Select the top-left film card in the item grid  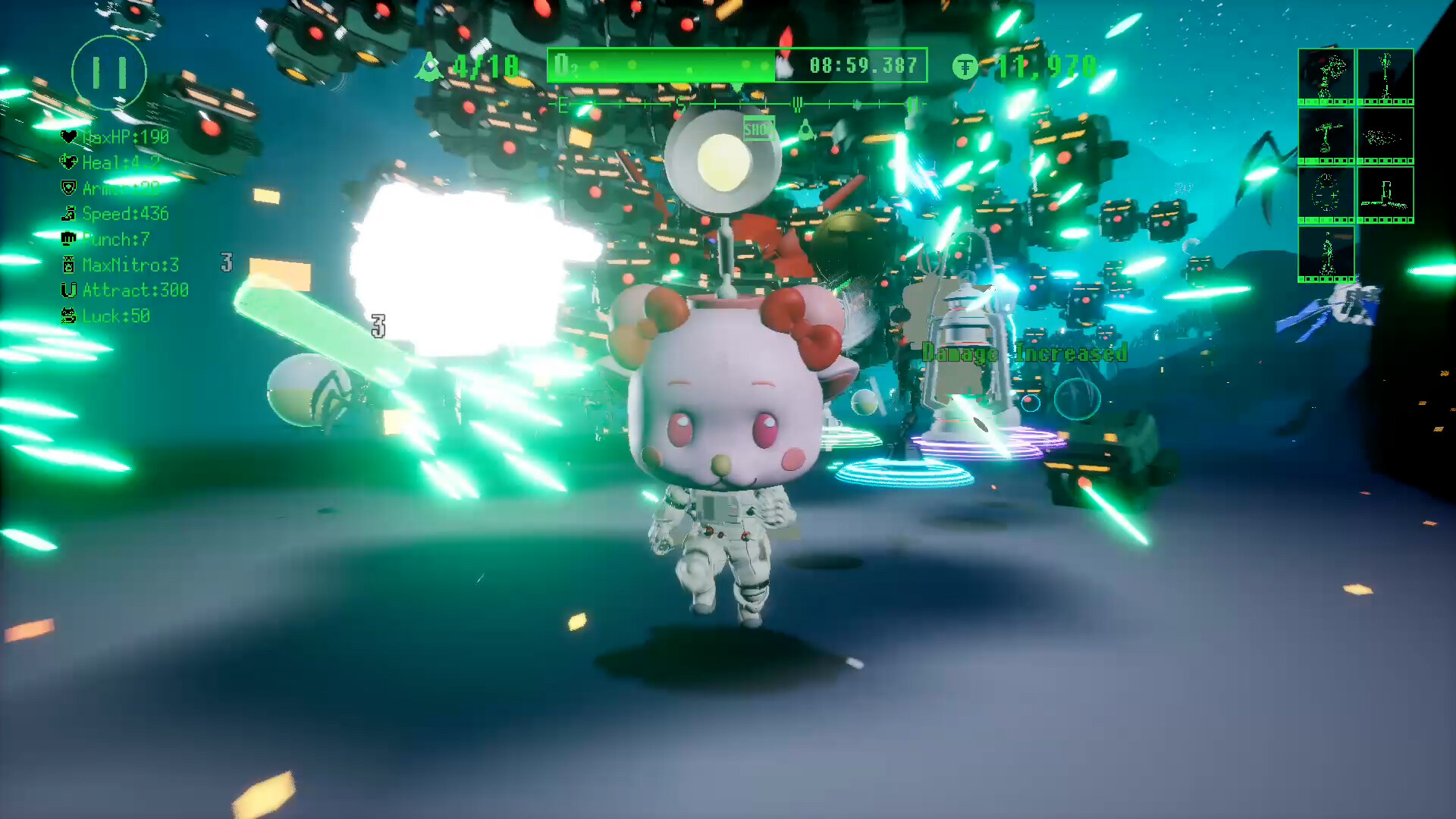(1327, 76)
